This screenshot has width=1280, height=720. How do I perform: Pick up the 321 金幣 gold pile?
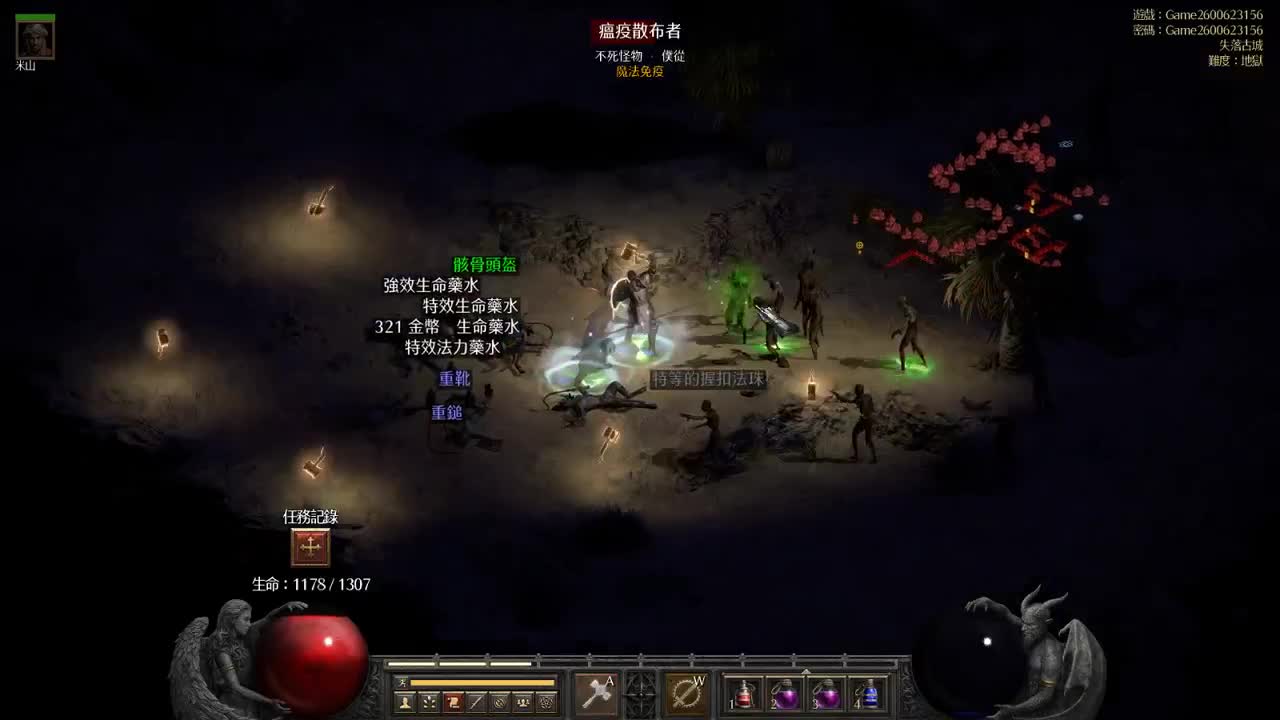(x=408, y=328)
